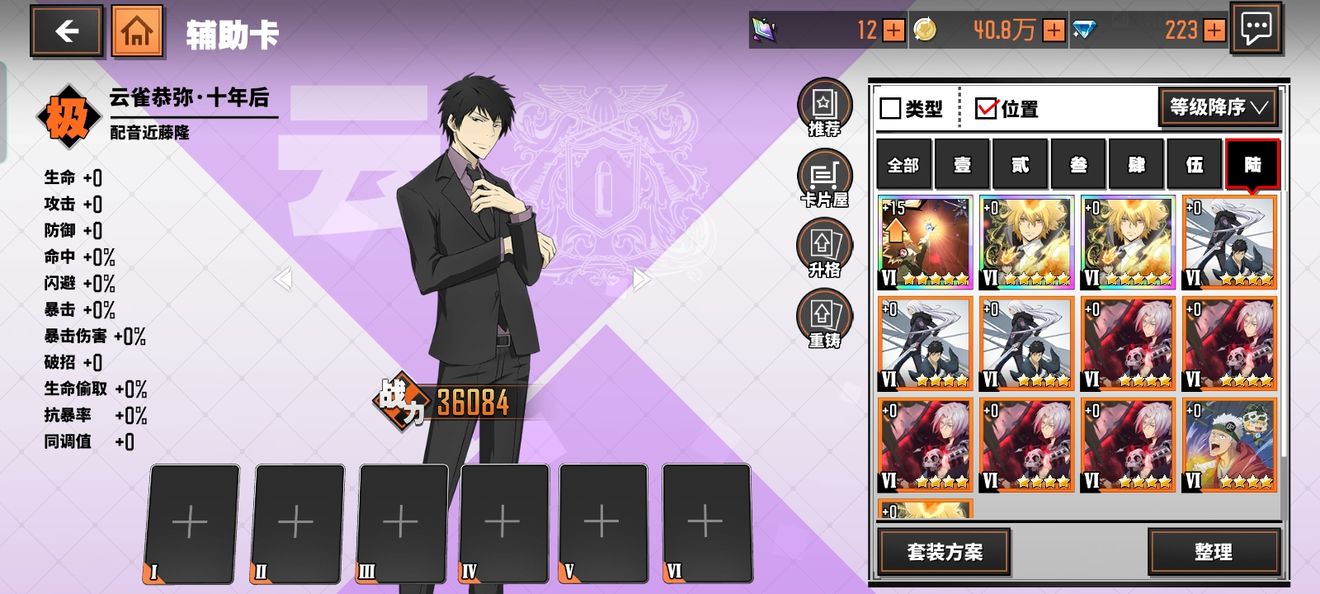The image size is (1320, 594).
Task: Show the next character with right arrow
Action: click(641, 280)
